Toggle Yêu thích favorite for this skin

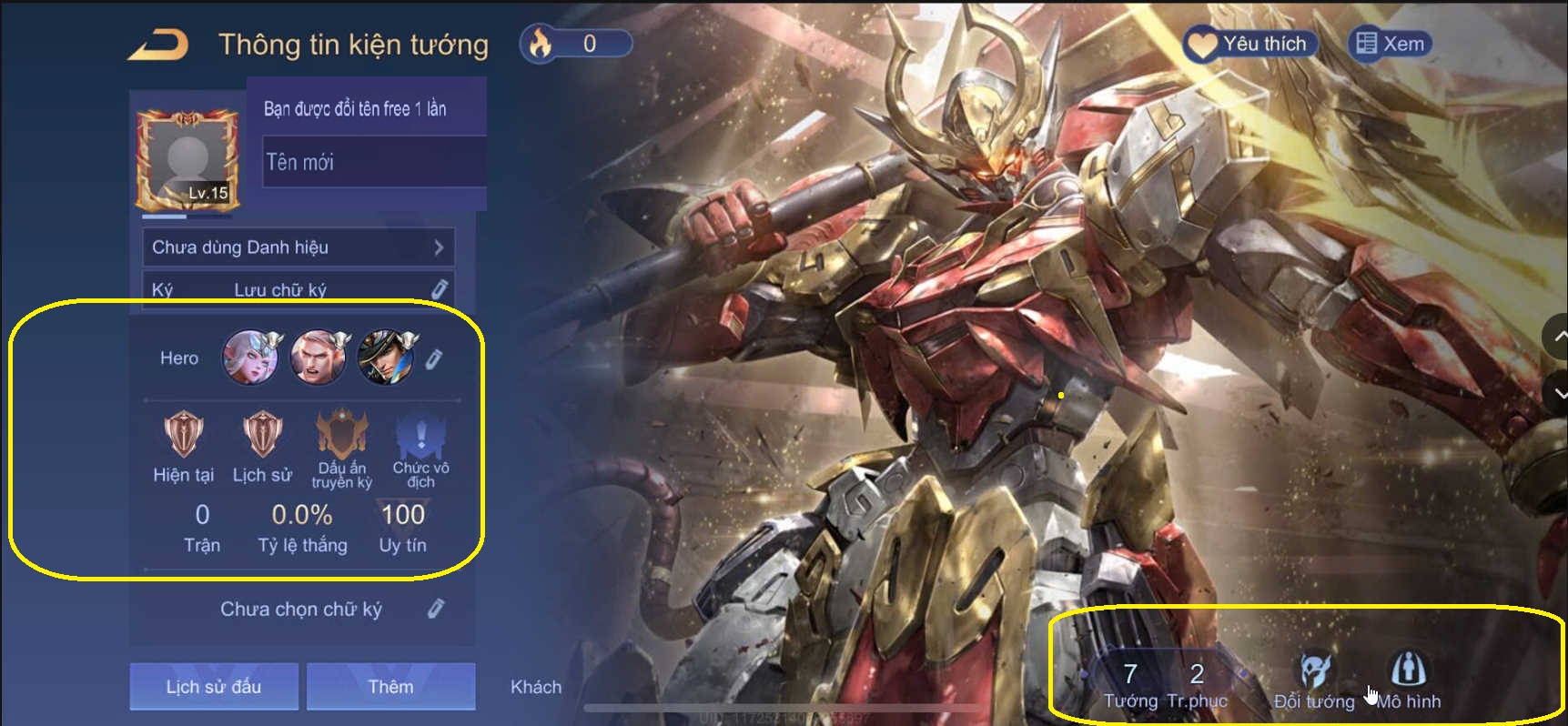coord(1249,42)
